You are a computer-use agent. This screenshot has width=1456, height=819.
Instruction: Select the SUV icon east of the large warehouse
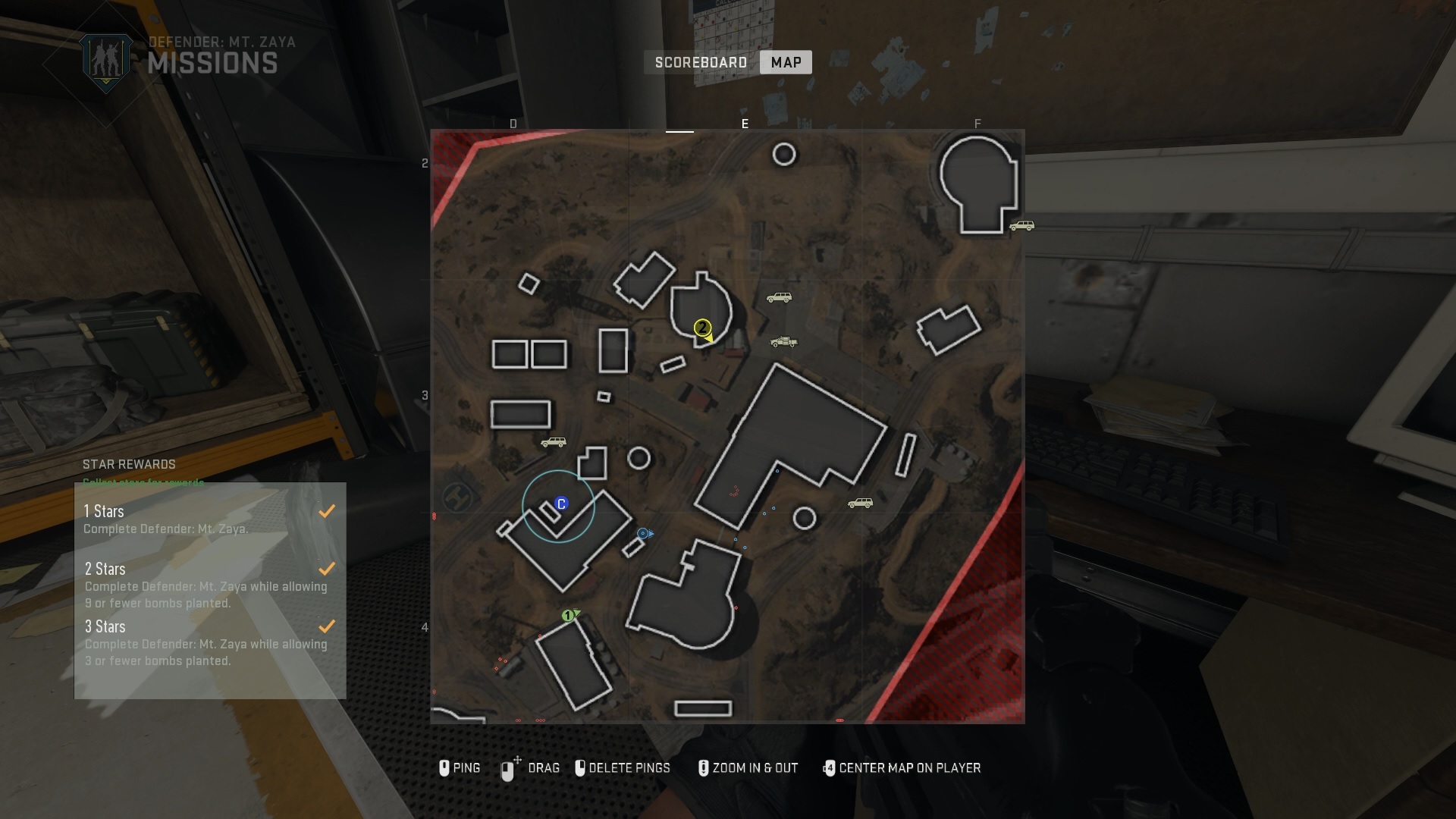pyautogui.click(x=861, y=503)
